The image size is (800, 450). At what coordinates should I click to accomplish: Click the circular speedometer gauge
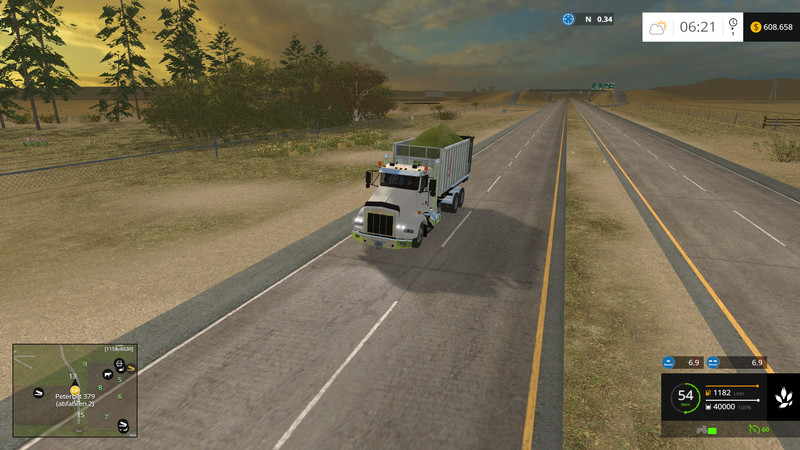point(685,397)
